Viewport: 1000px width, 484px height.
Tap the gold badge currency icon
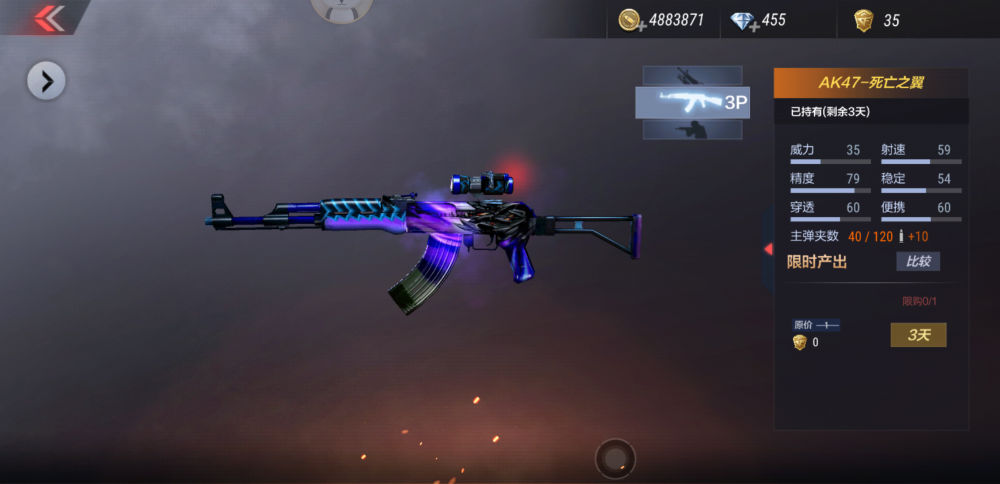(863, 20)
